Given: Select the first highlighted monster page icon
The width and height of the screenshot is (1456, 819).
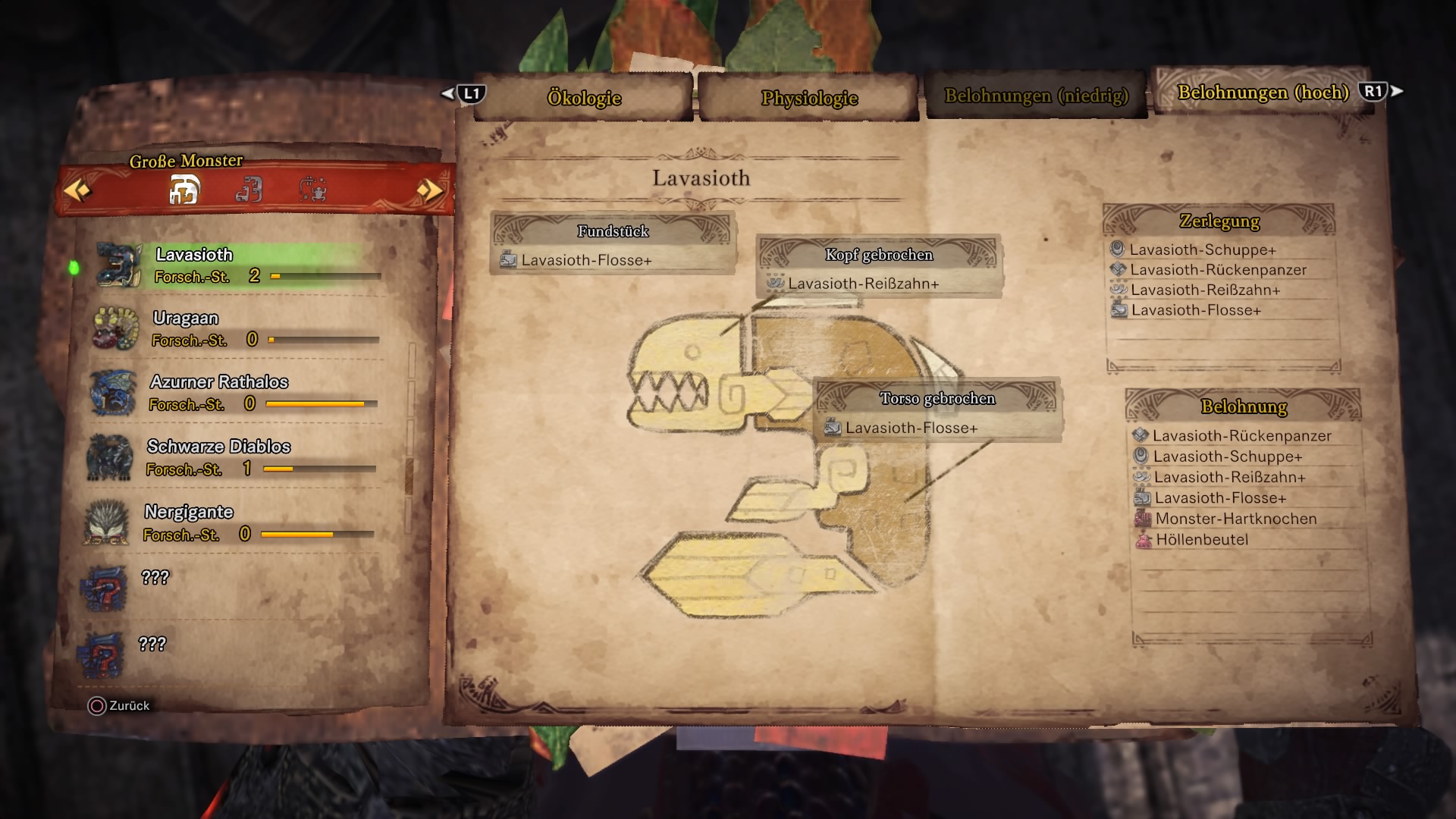Looking at the screenshot, I should pyautogui.click(x=184, y=190).
